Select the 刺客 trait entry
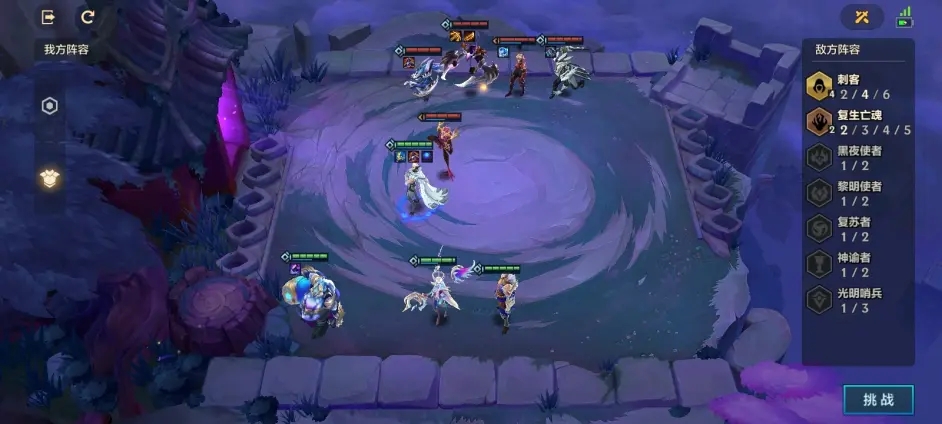Image resolution: width=942 pixels, height=424 pixels. click(858, 87)
